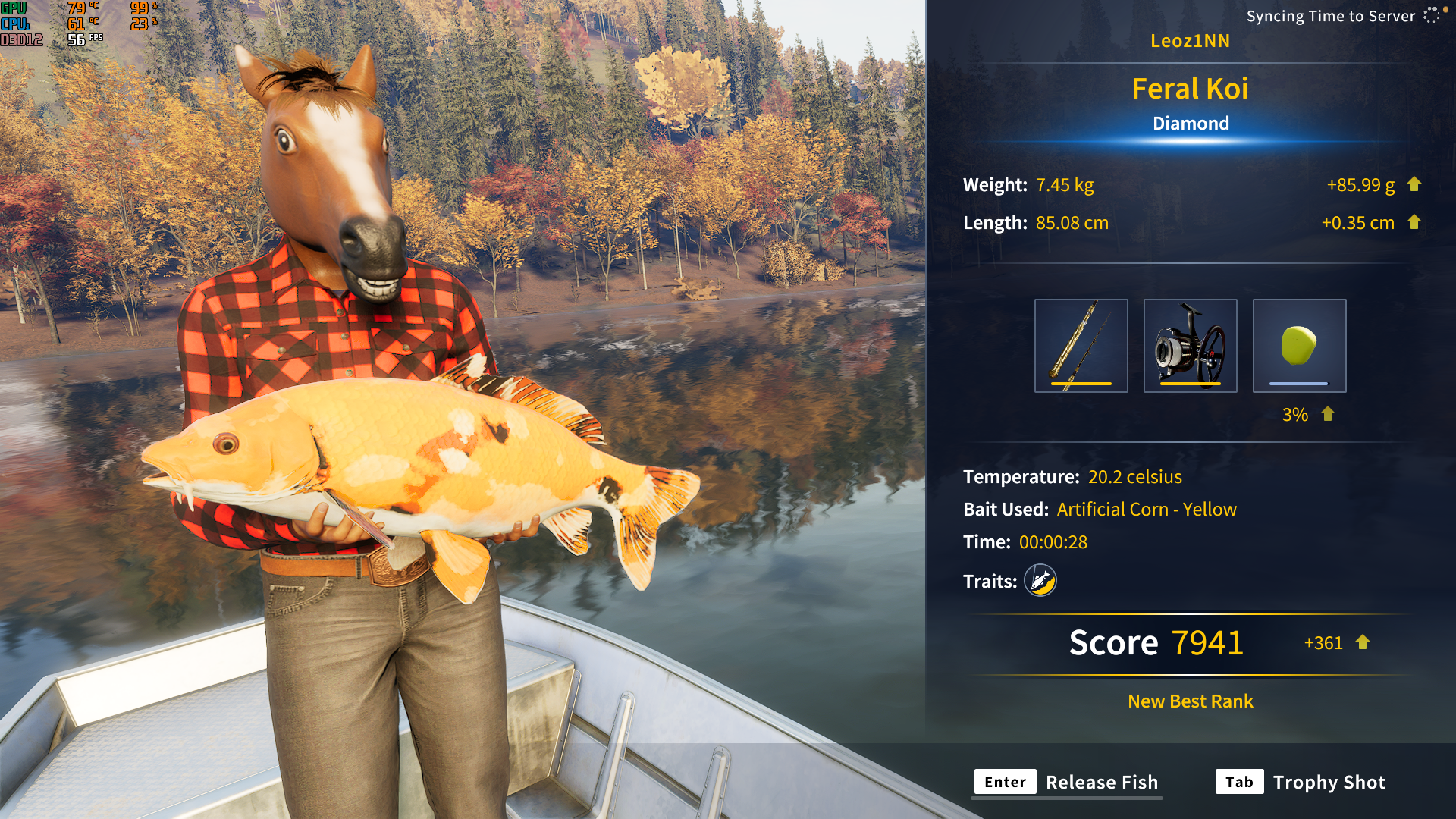Select the Feral Koi title header

tap(1191, 89)
